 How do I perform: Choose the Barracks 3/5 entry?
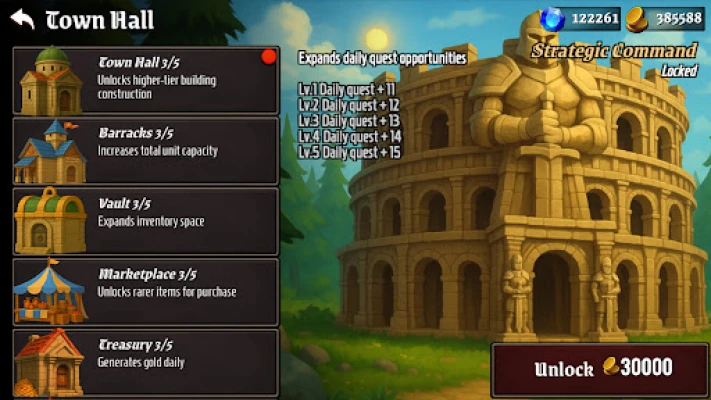click(145, 150)
